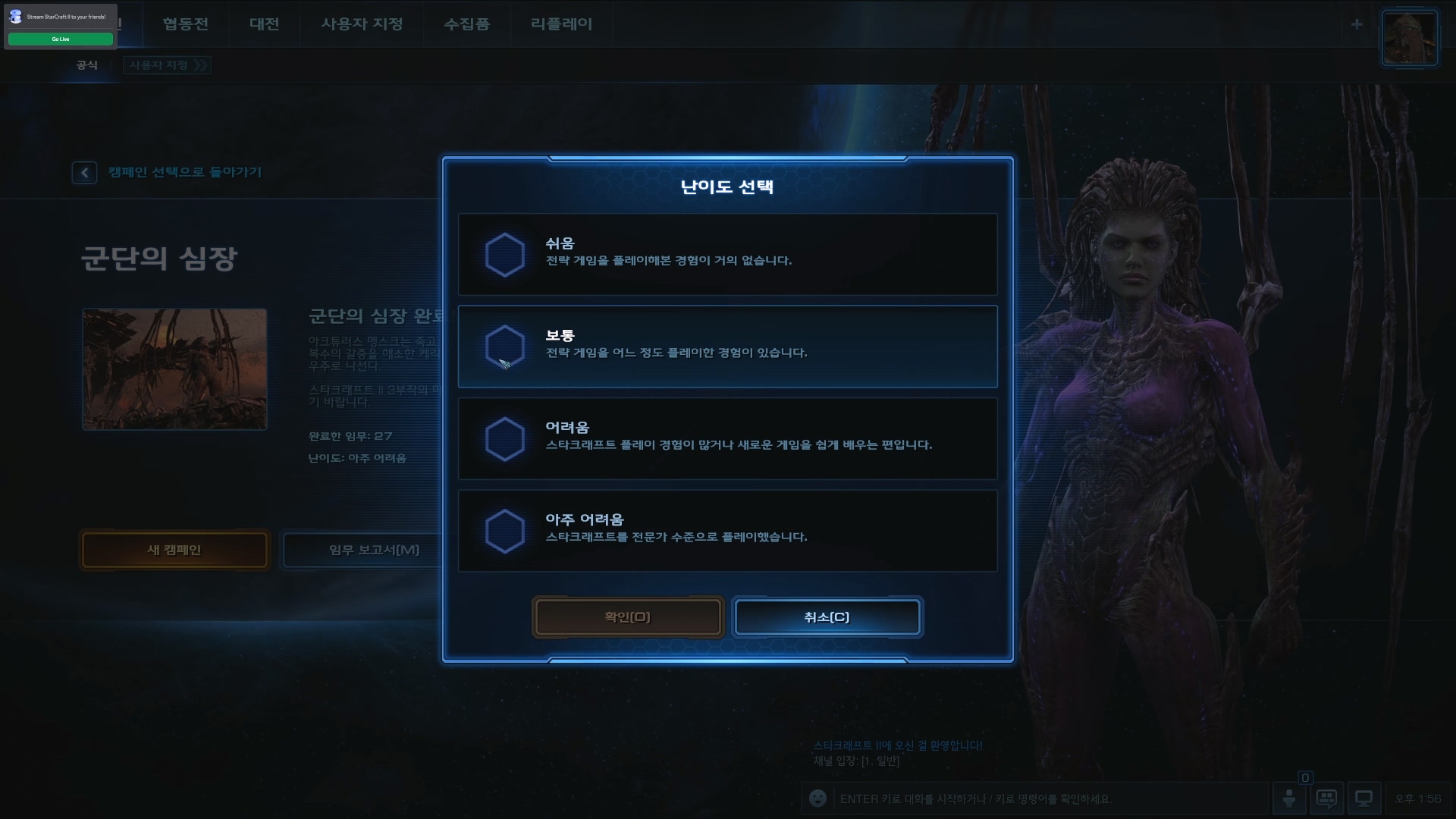
Task: Click the campaign thumbnail image
Action: pyautogui.click(x=174, y=369)
